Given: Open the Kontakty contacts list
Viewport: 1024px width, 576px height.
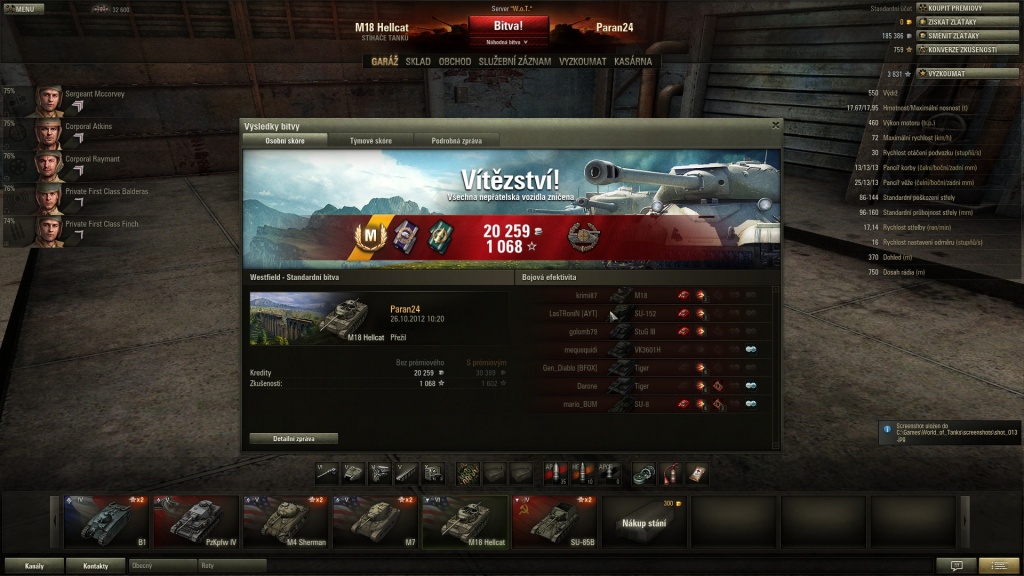Looking at the screenshot, I should click(96, 566).
